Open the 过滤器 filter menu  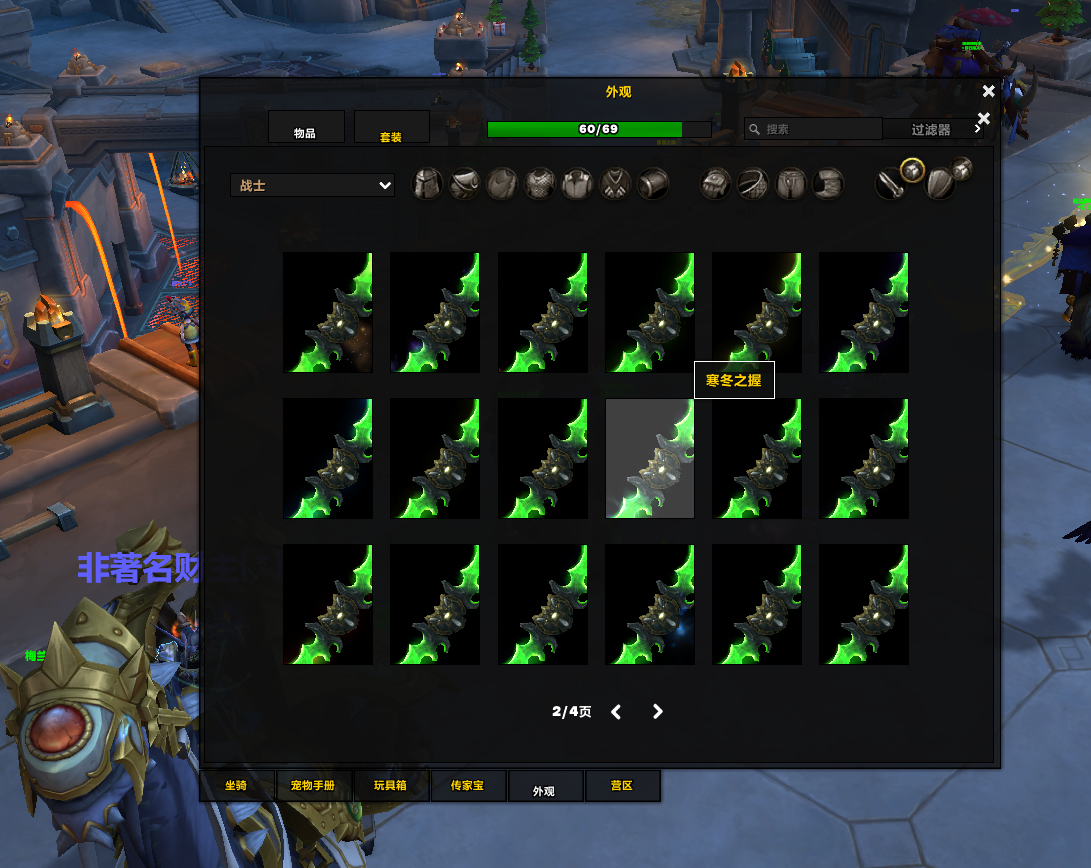932,129
